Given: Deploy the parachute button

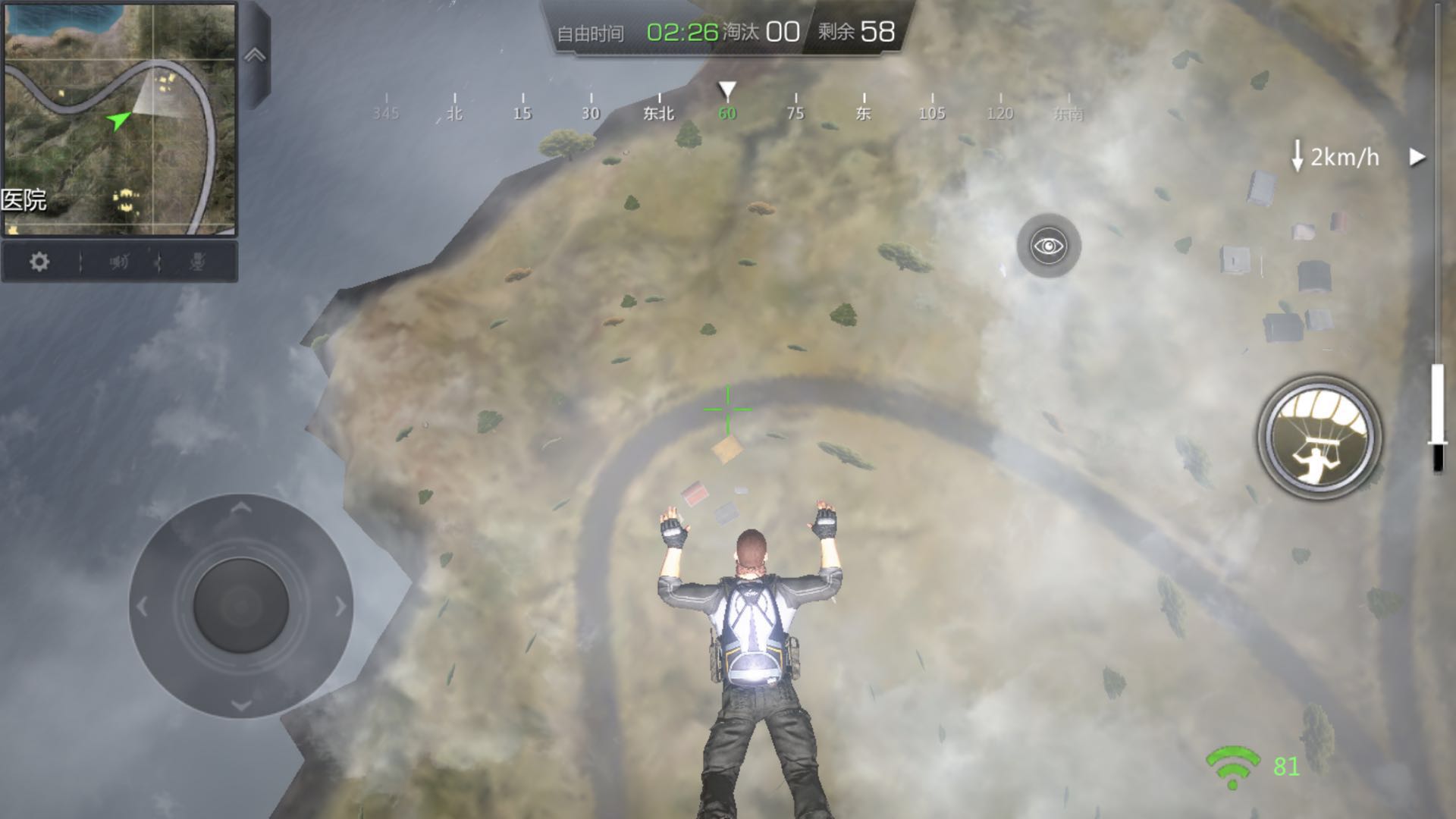Looking at the screenshot, I should [1319, 438].
